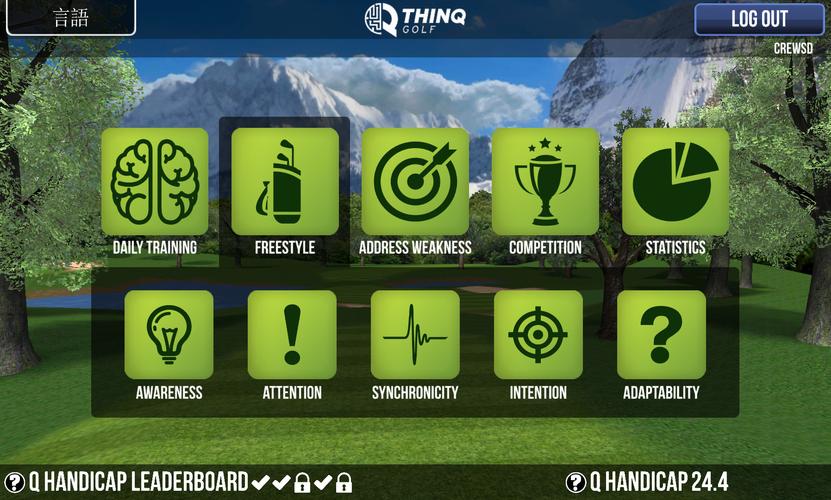Enter the Competition trophy mode
This screenshot has width=831, height=500.
coord(545,182)
